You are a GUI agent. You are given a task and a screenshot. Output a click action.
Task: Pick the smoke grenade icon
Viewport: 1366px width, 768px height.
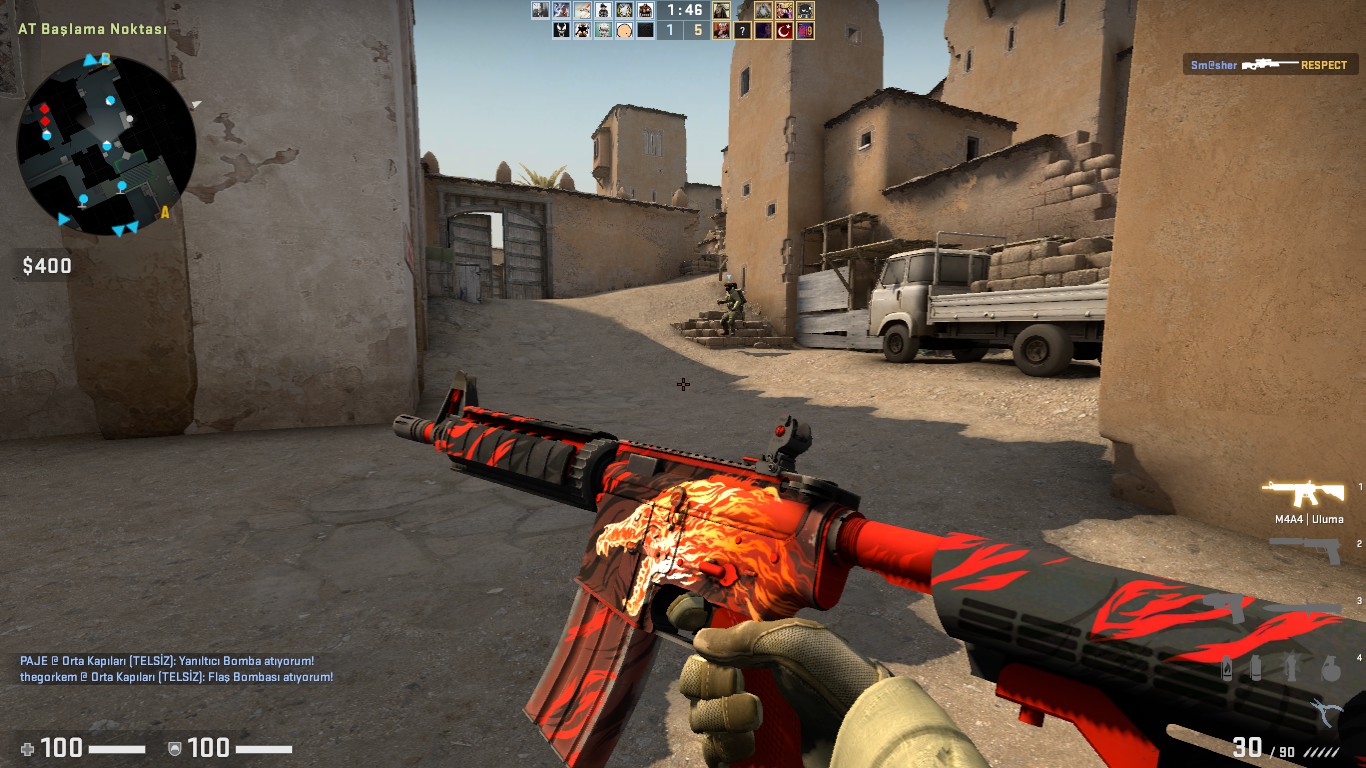1256,669
